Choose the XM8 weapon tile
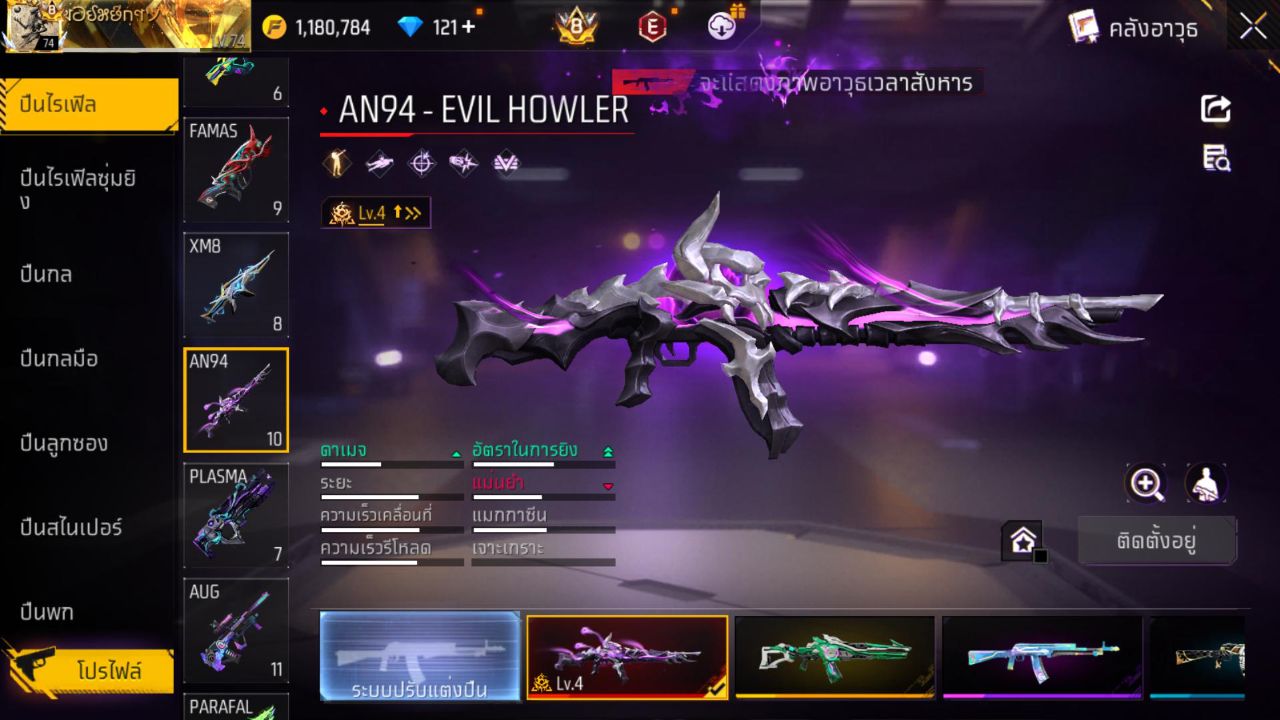The image size is (1280, 720). tap(236, 285)
